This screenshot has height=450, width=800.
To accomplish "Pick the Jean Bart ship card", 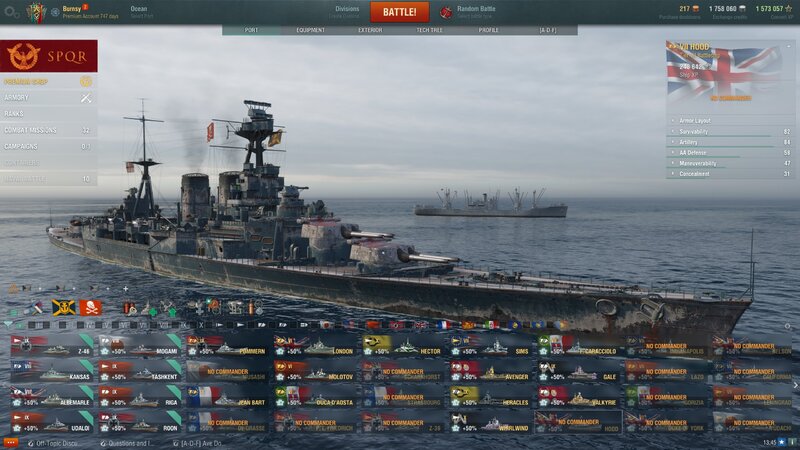I will point(228,399).
